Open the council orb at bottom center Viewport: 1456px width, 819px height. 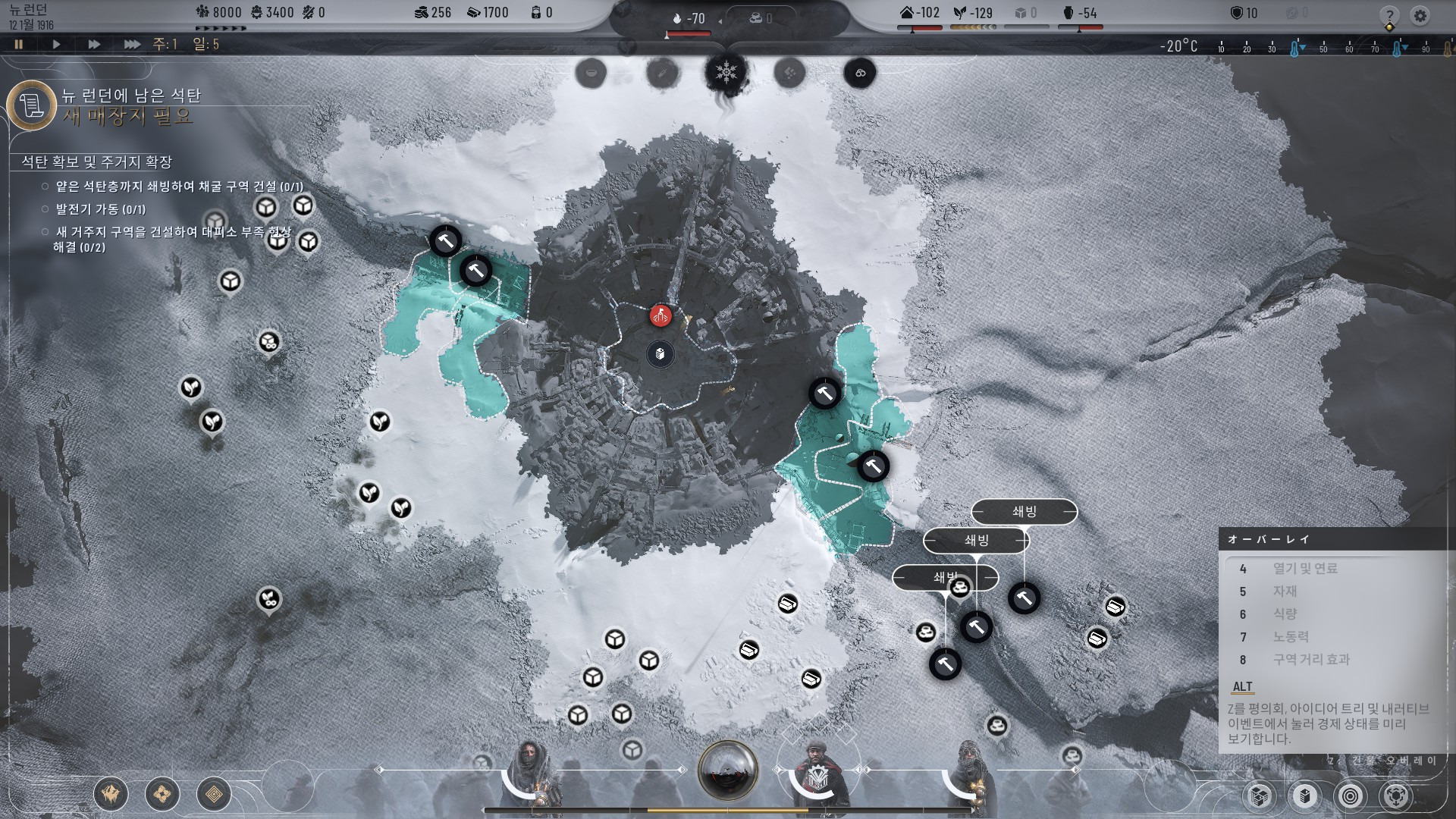coord(727,770)
